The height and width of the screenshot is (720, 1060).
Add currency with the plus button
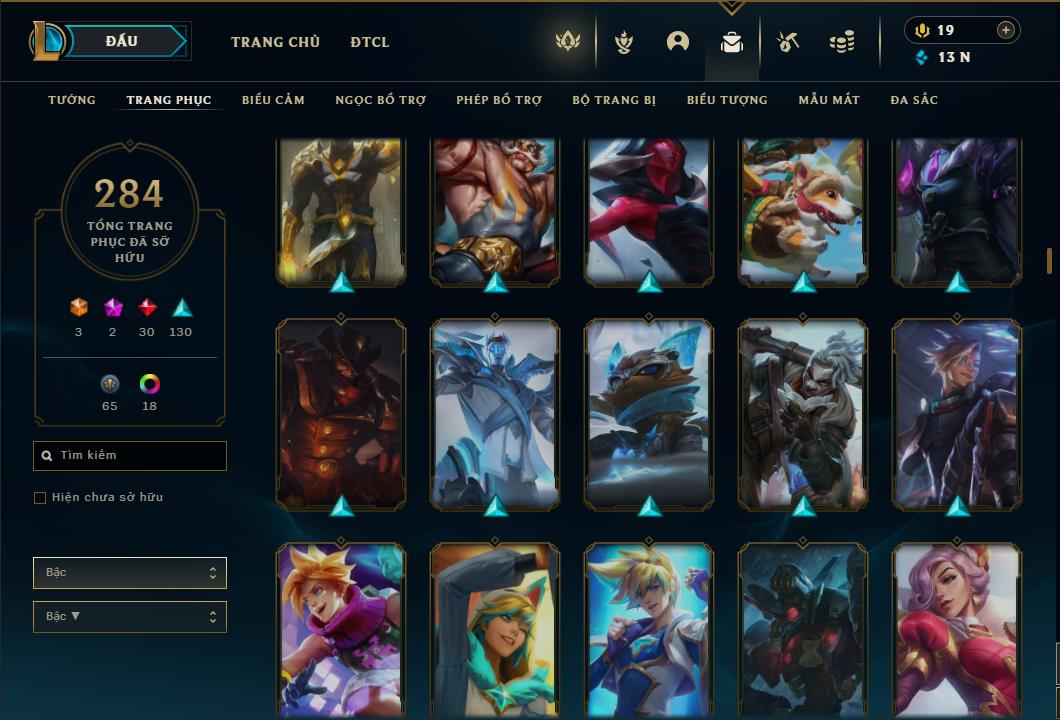click(1006, 31)
